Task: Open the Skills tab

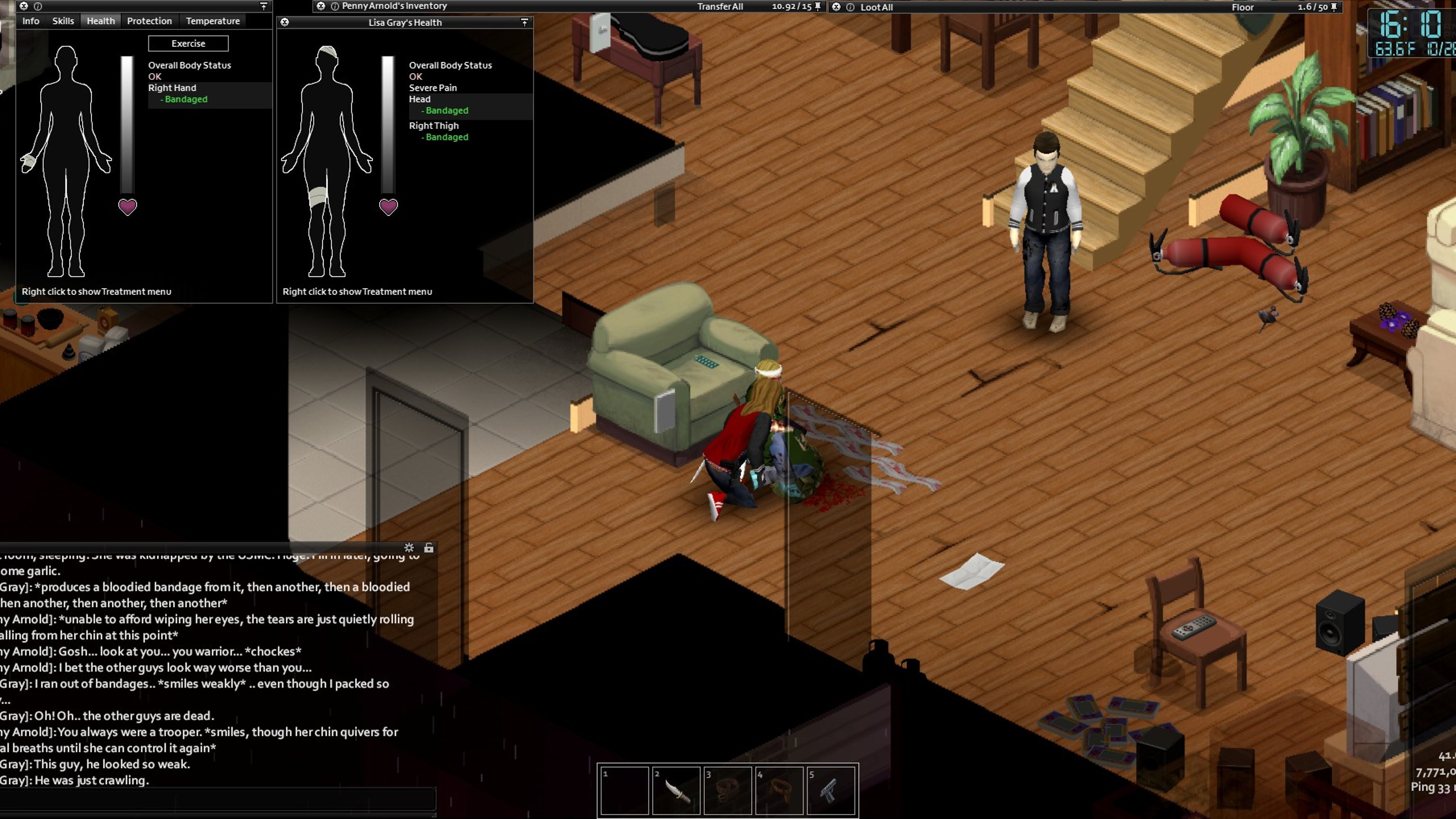Action: [63, 21]
